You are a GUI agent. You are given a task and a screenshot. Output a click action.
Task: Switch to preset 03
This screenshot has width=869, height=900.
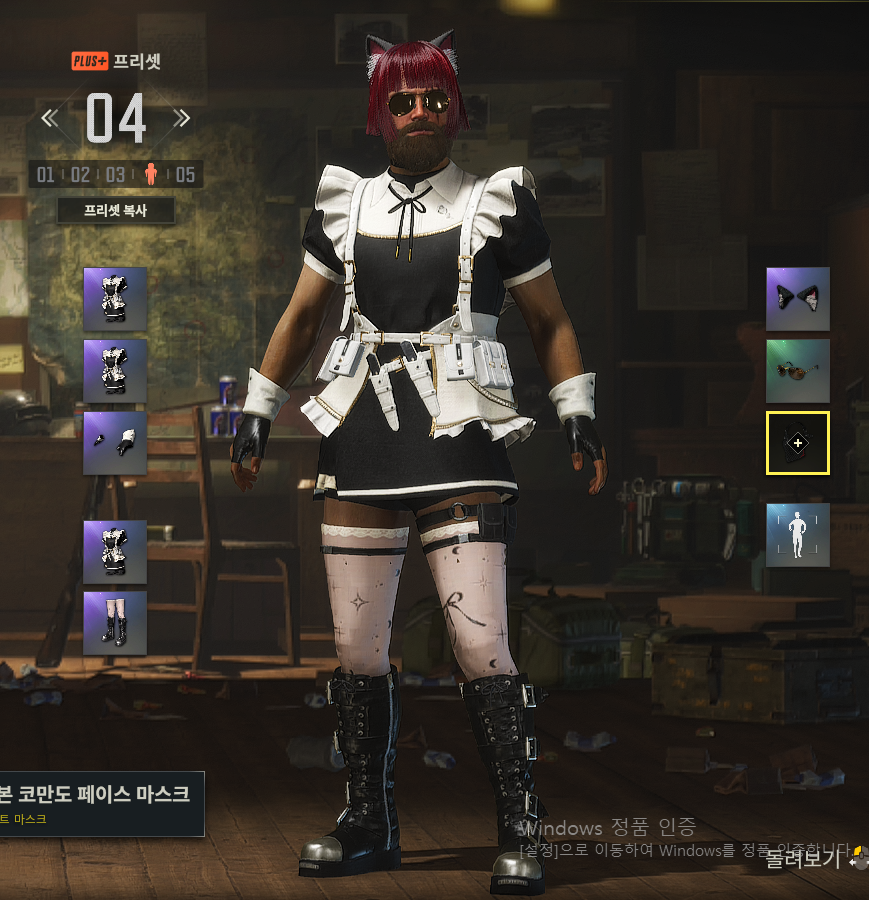(x=116, y=175)
